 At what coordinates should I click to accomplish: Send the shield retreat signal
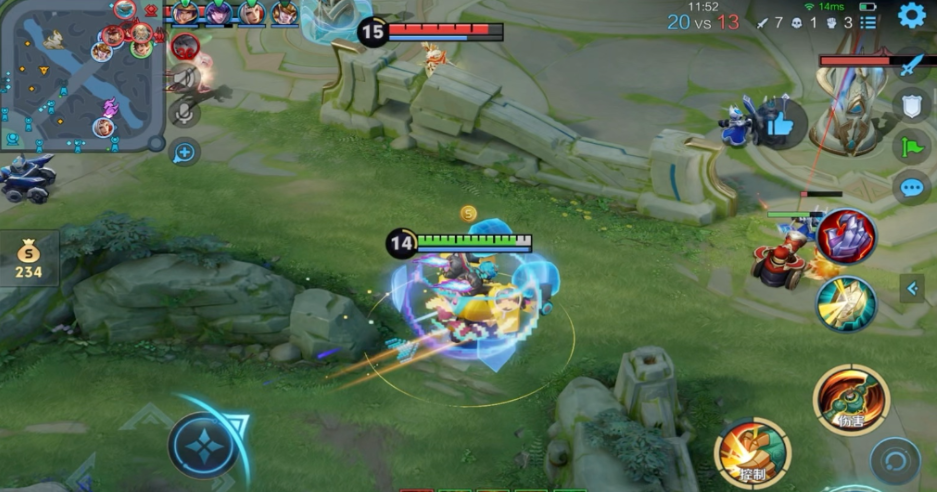[x=911, y=105]
